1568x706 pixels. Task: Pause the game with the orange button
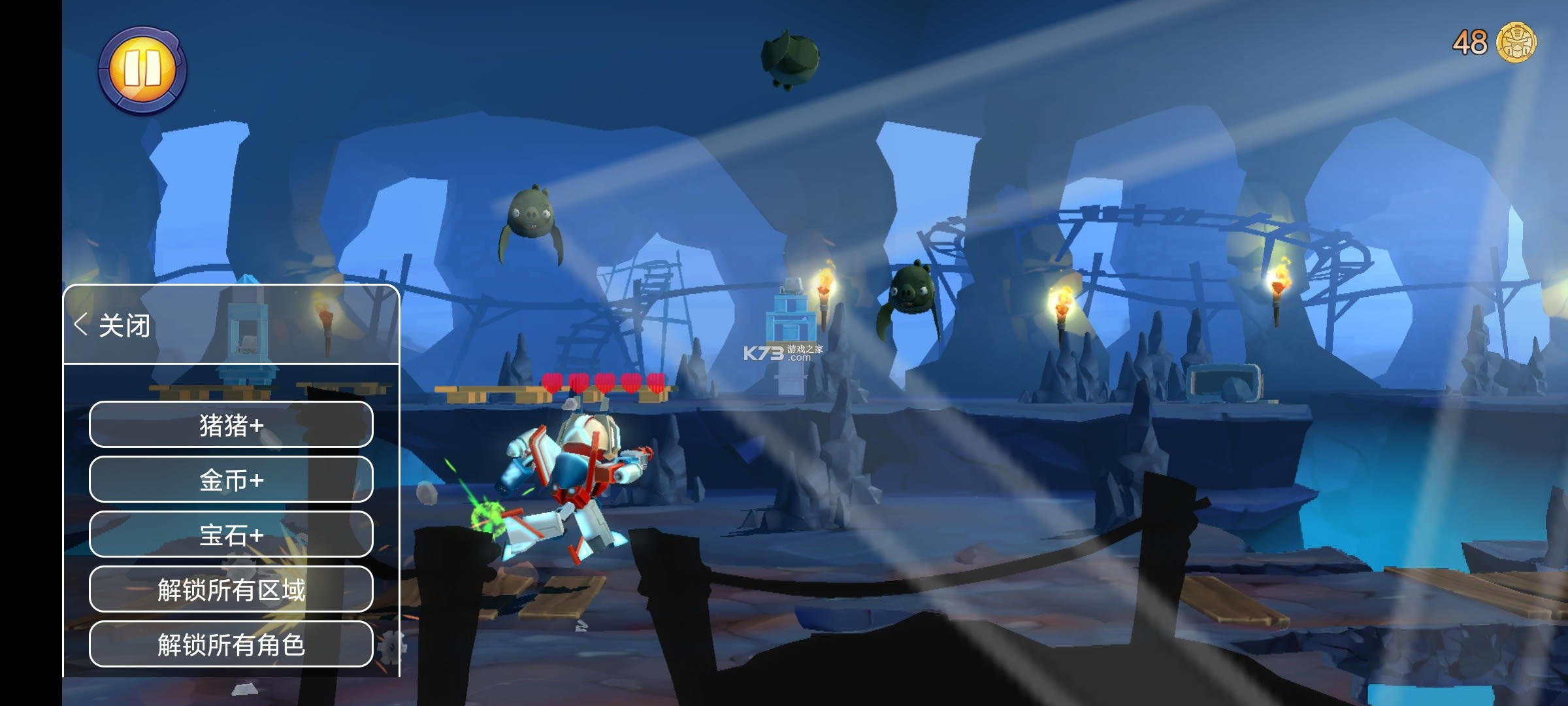pyautogui.click(x=142, y=70)
